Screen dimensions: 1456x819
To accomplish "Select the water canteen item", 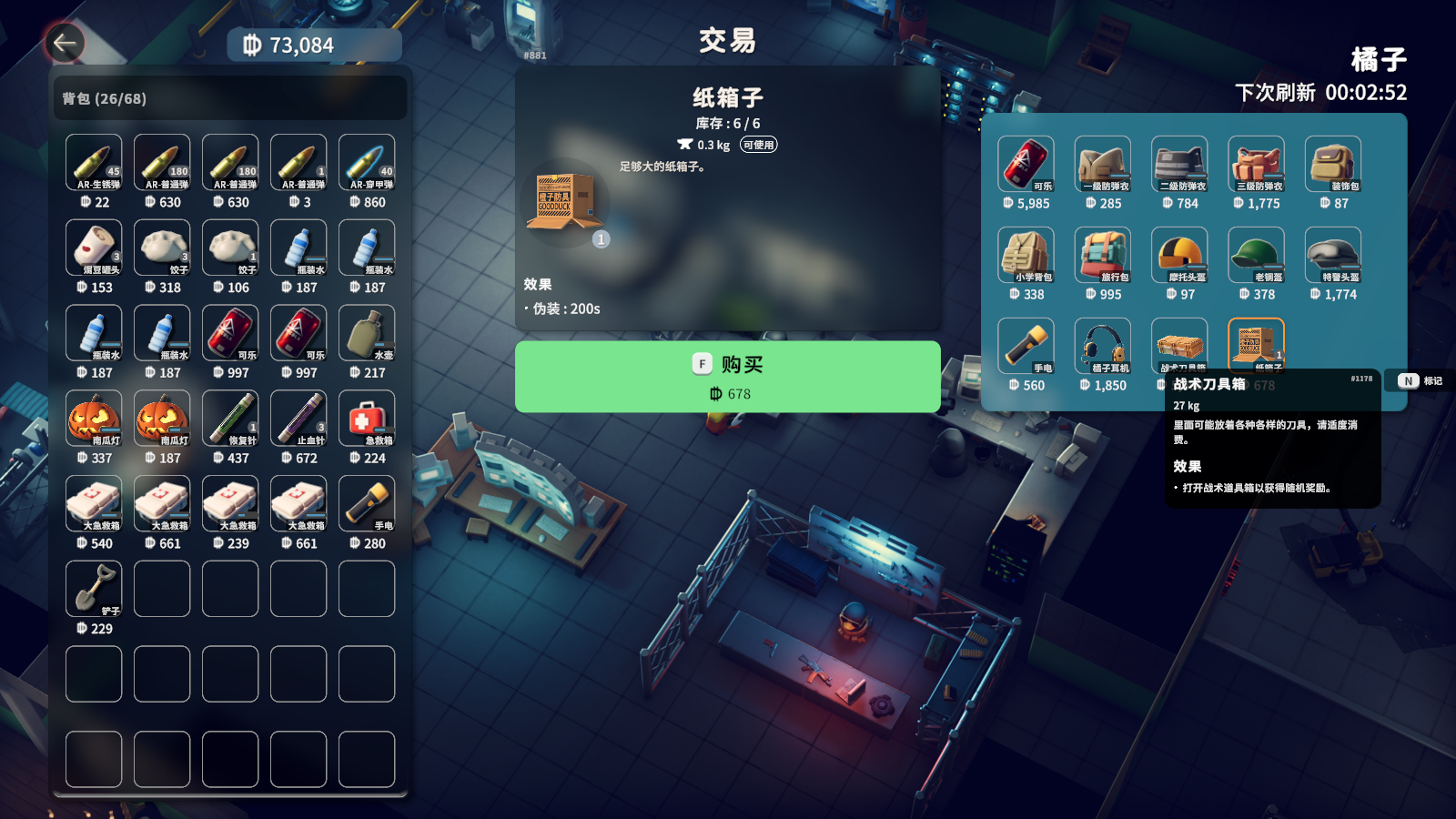I will [367, 333].
